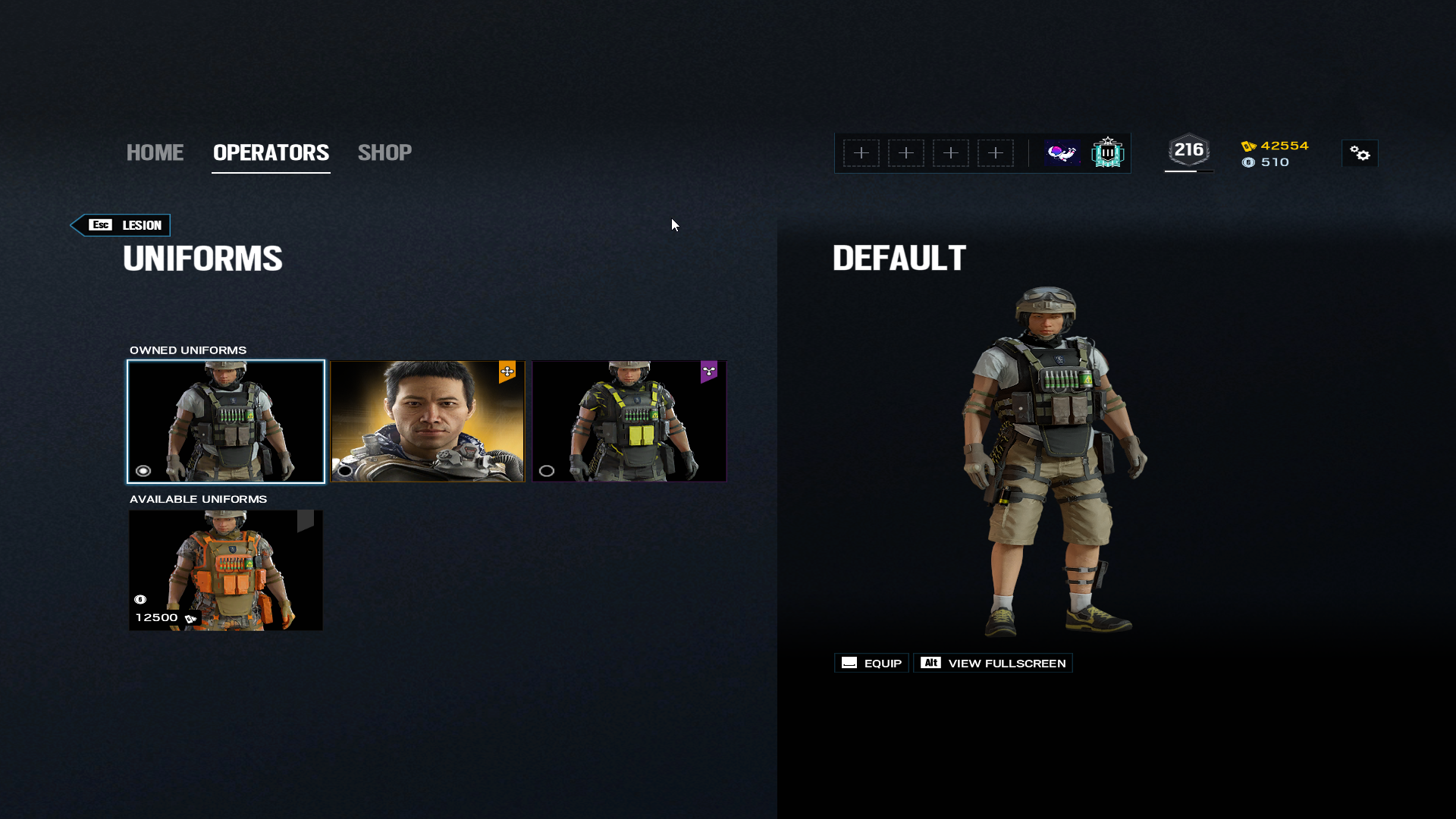
Task: Click the gold renown currency amount
Action: point(1284,146)
